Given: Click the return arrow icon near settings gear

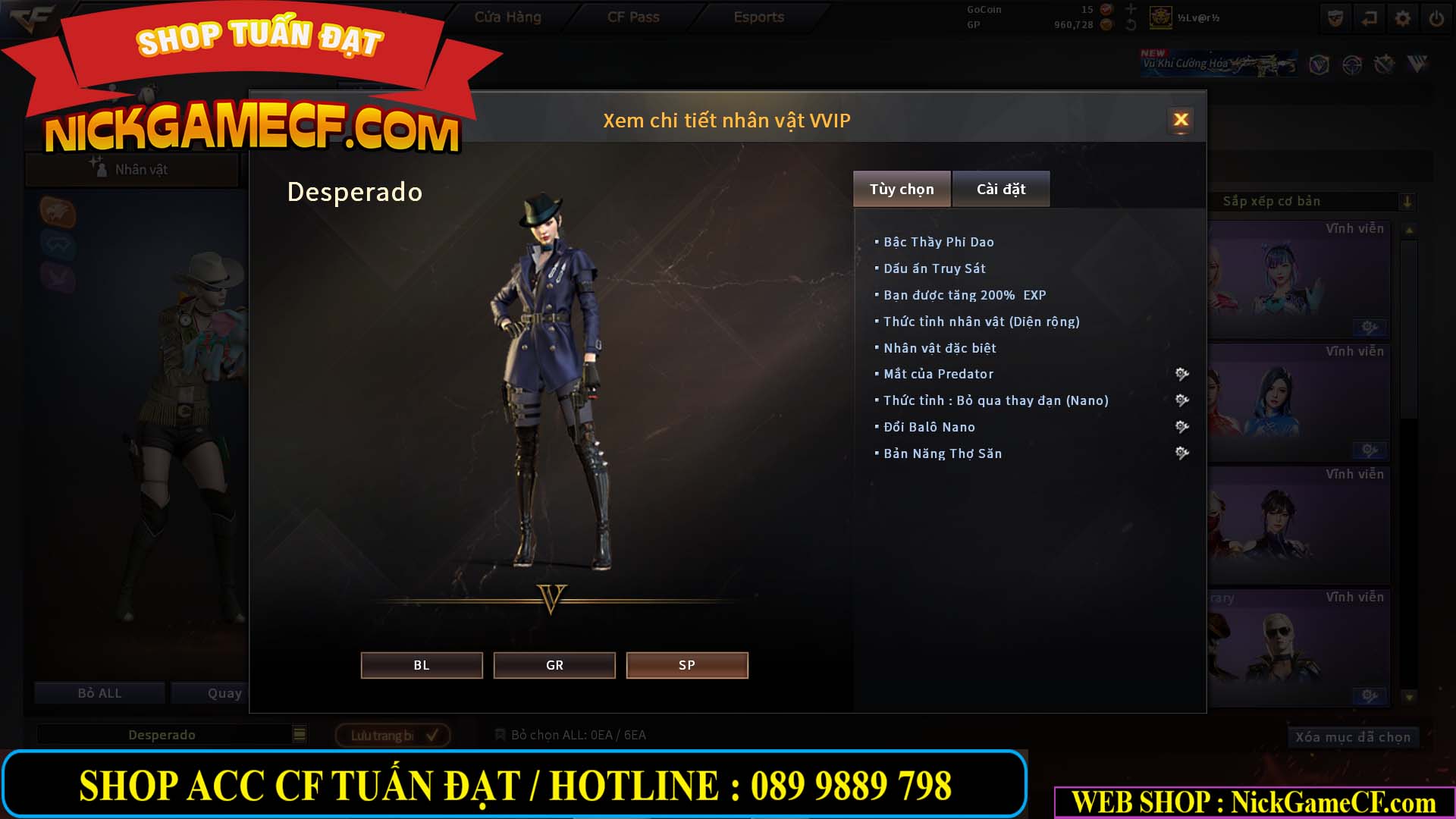Looking at the screenshot, I should 1370,18.
